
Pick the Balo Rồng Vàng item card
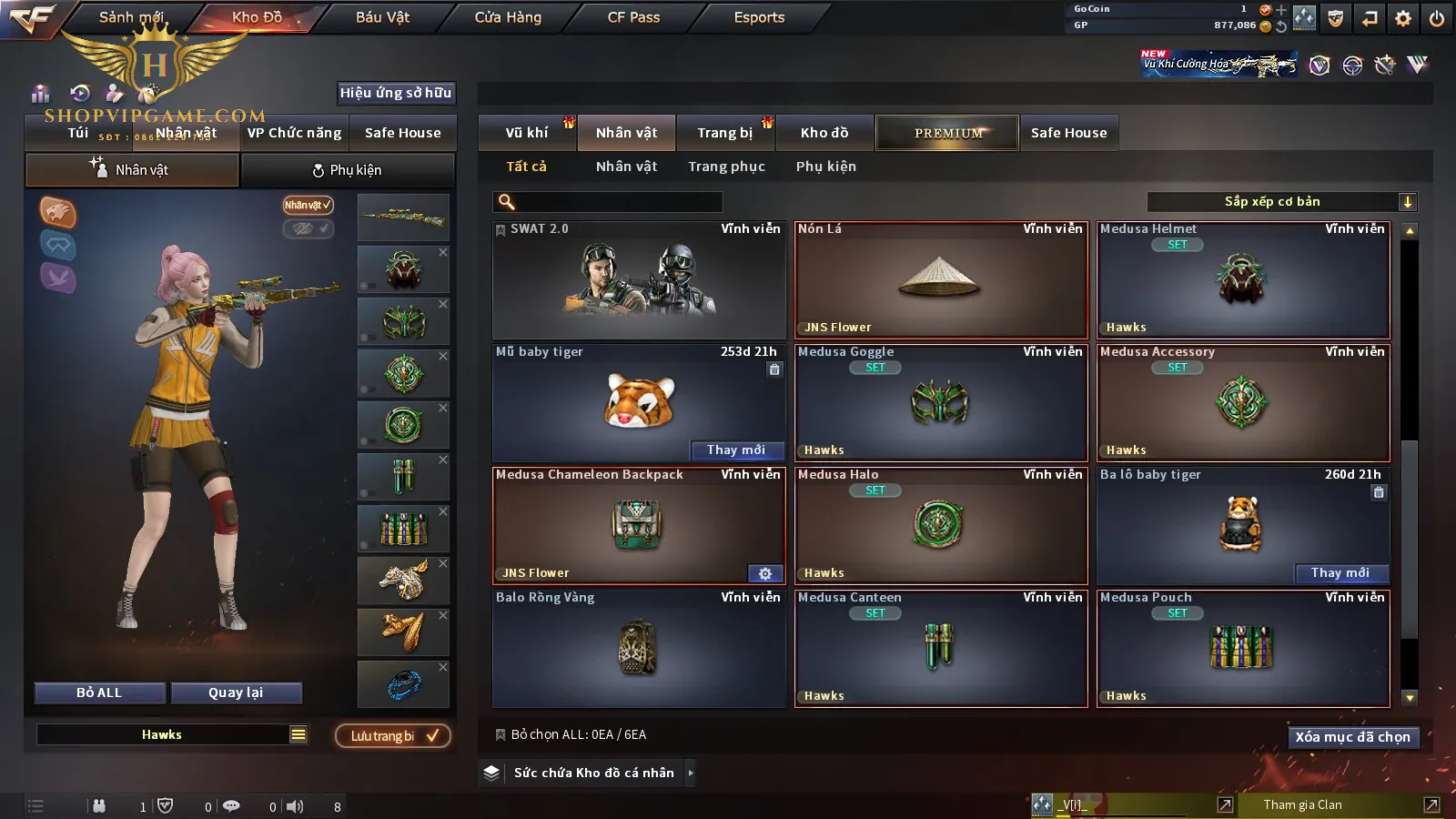(x=639, y=649)
